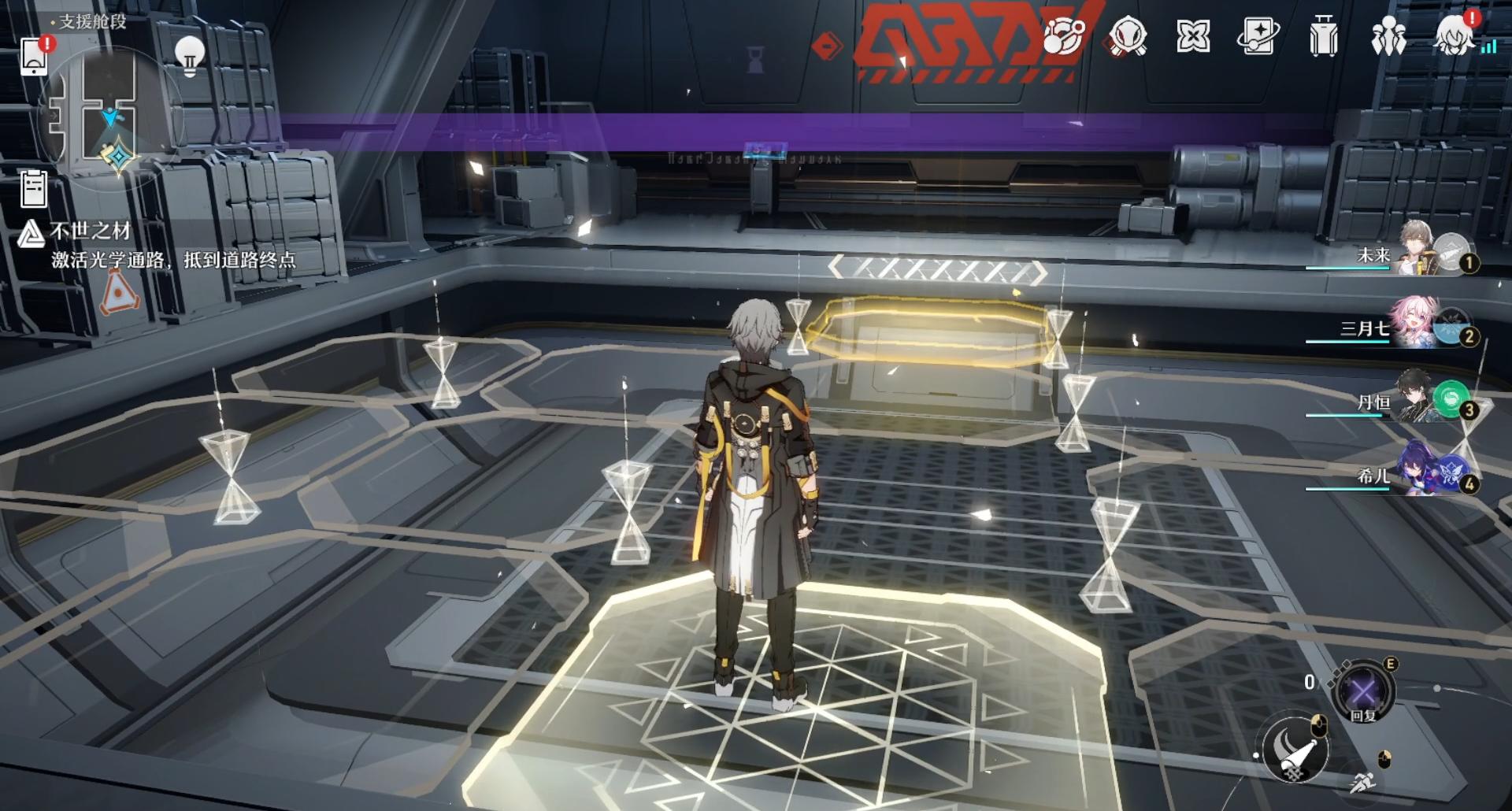
Task: Toggle the running figure sprint icon
Action: 1363,782
